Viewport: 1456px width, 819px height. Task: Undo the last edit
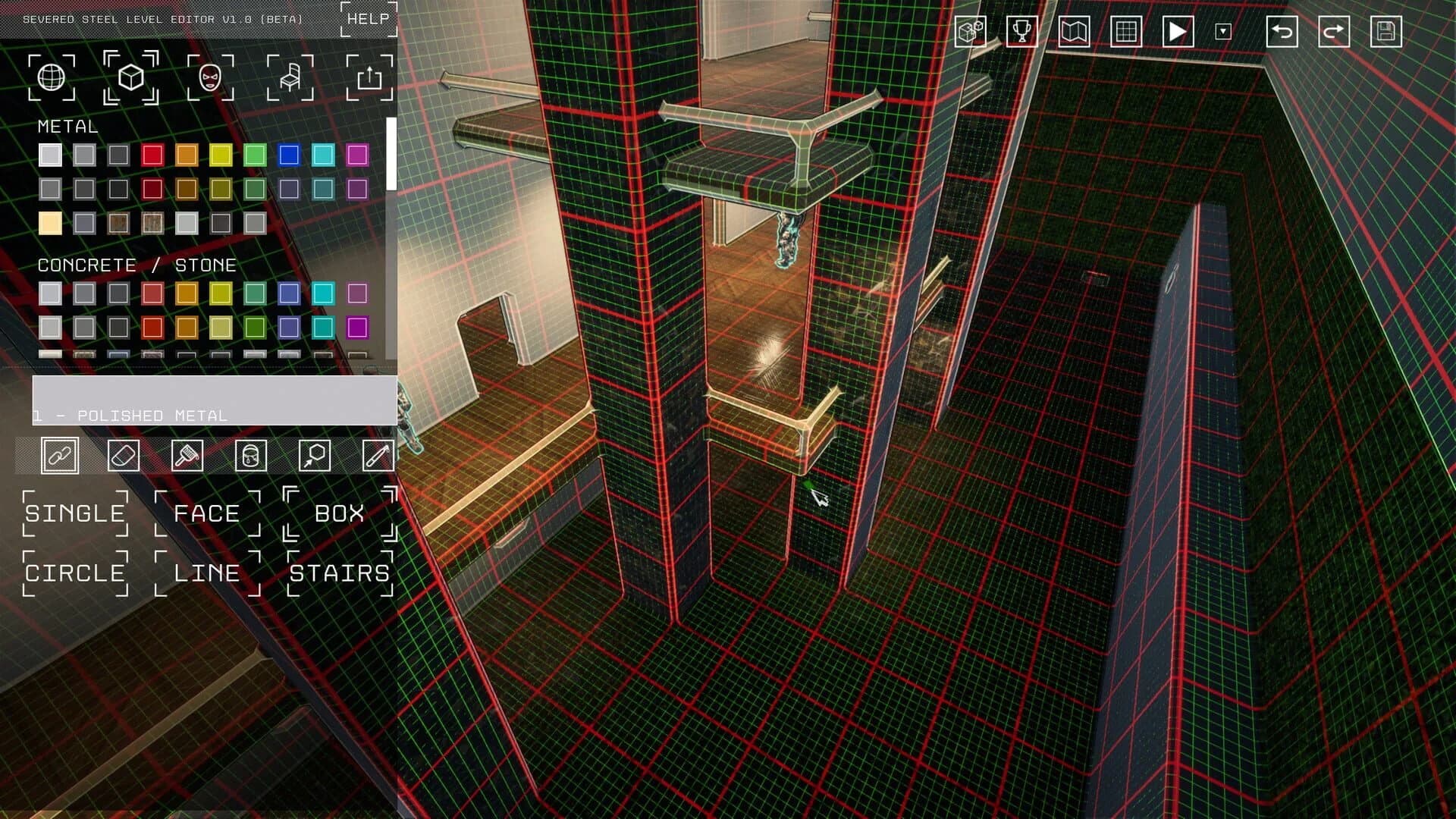[1282, 31]
